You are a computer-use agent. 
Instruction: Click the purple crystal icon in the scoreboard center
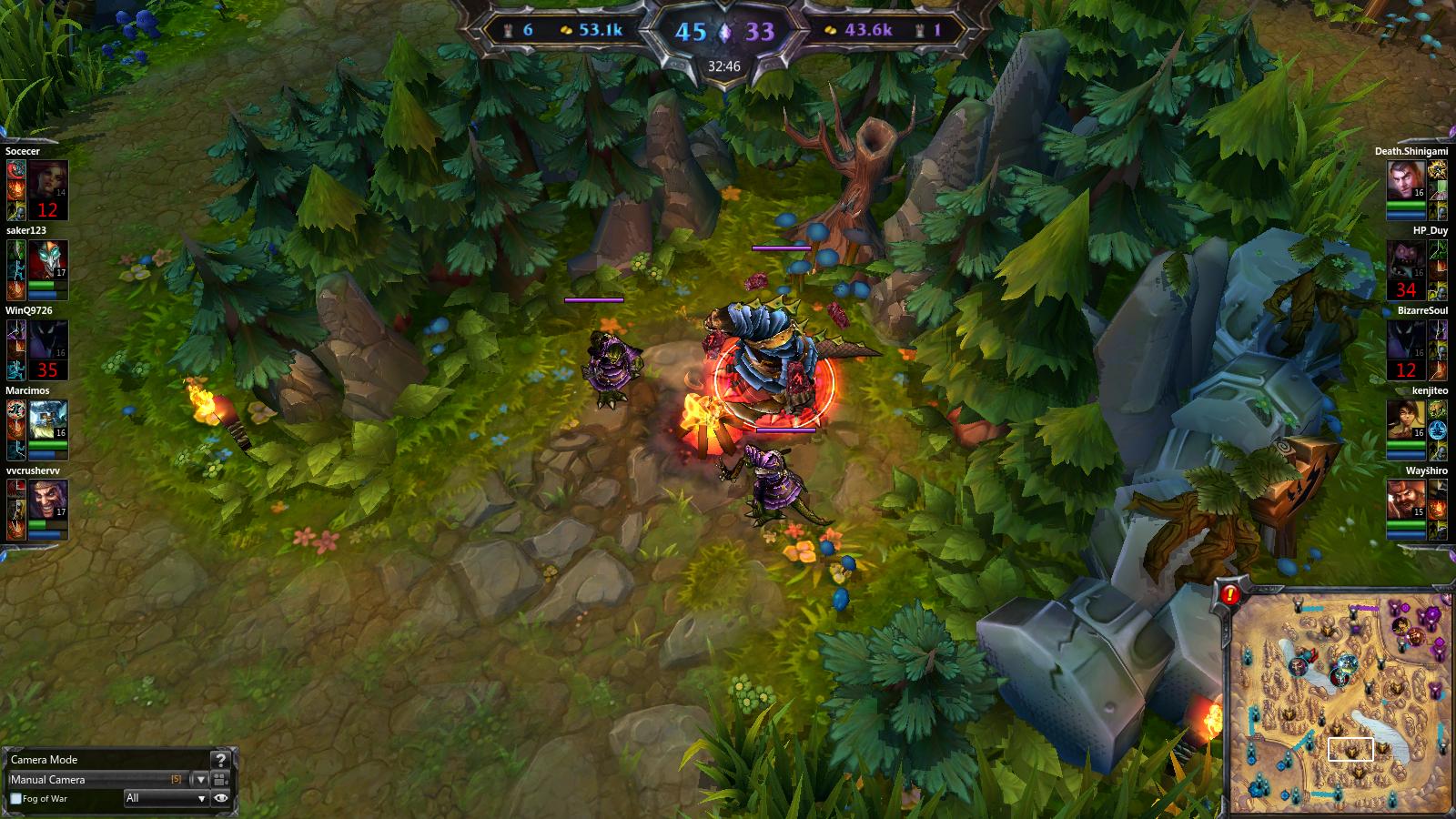724,33
